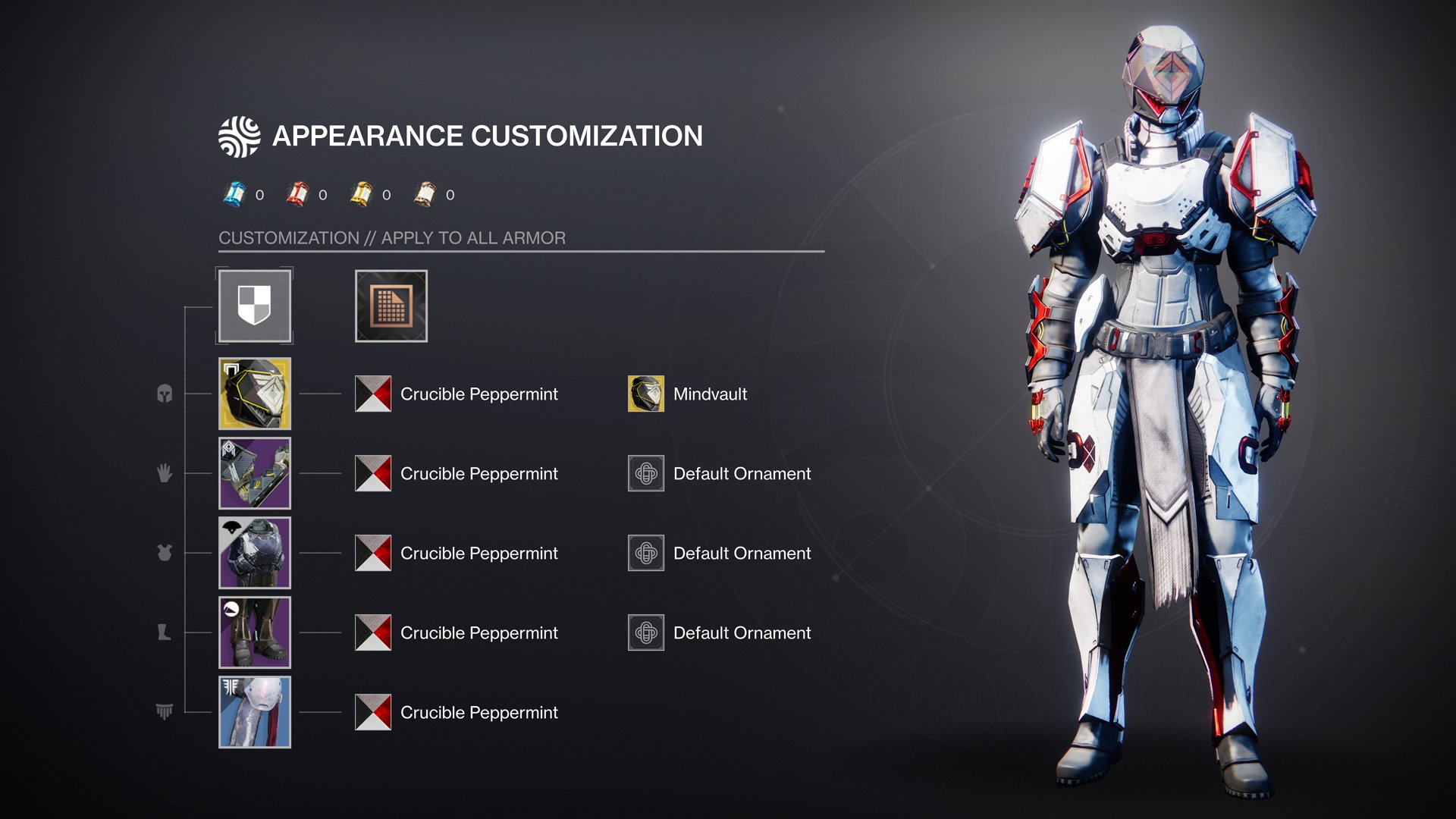Open the chest armor's Default Ornament slot

click(646, 553)
